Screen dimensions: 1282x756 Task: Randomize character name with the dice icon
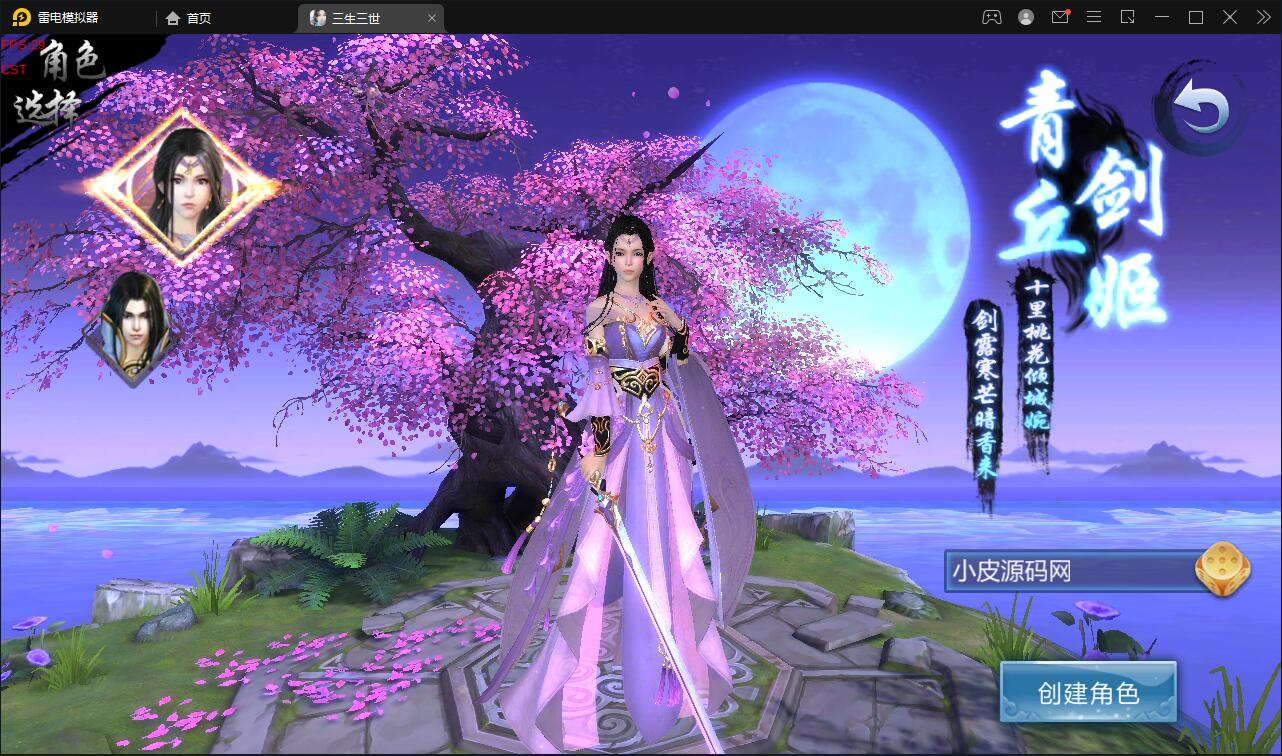pyautogui.click(x=1219, y=569)
